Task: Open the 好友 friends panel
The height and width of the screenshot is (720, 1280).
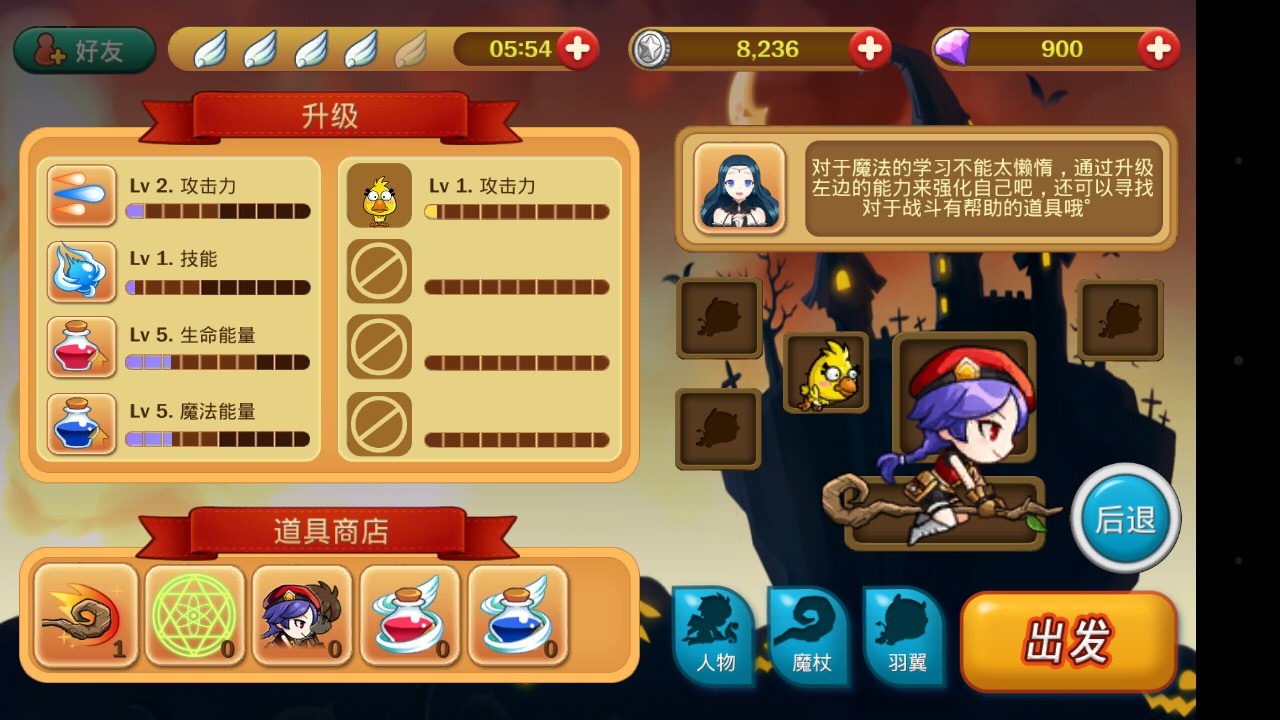Action: pyautogui.click(x=83, y=48)
